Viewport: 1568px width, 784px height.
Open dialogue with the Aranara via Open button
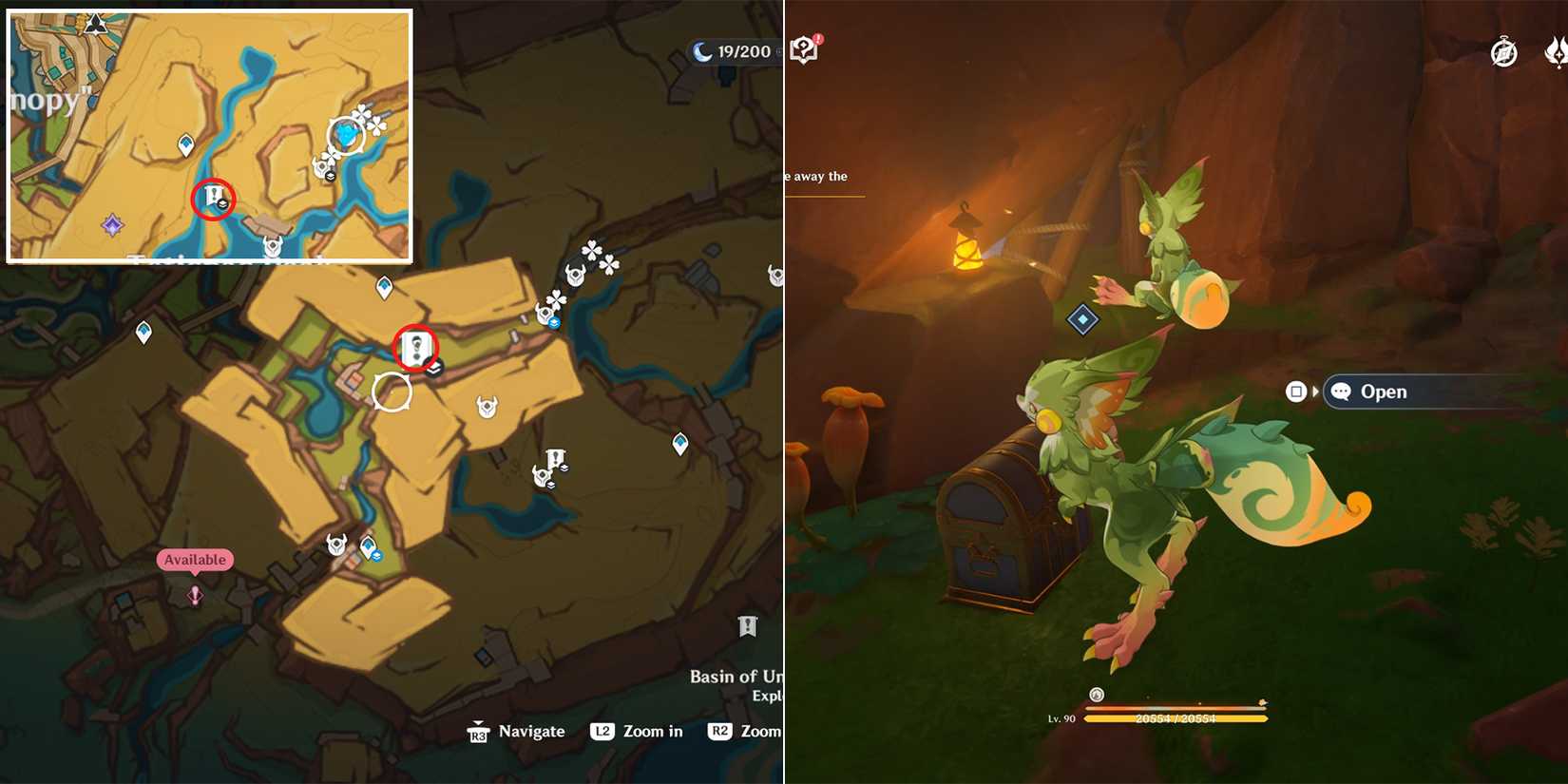[1386, 392]
